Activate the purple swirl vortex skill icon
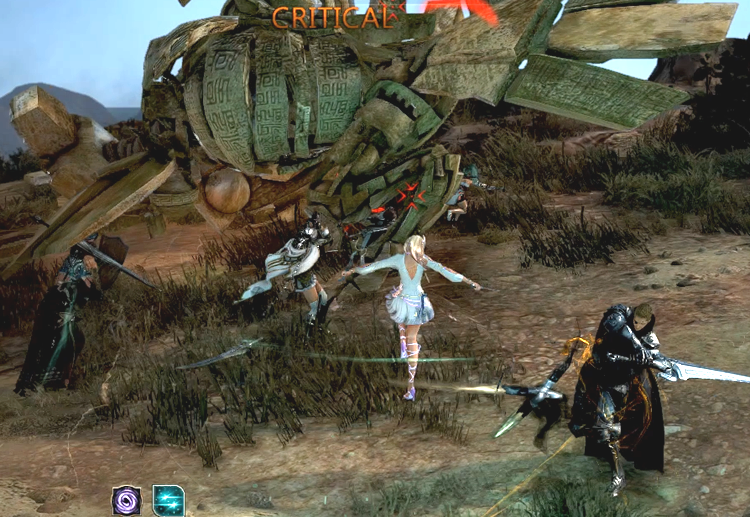This screenshot has width=750, height=517. (x=127, y=499)
